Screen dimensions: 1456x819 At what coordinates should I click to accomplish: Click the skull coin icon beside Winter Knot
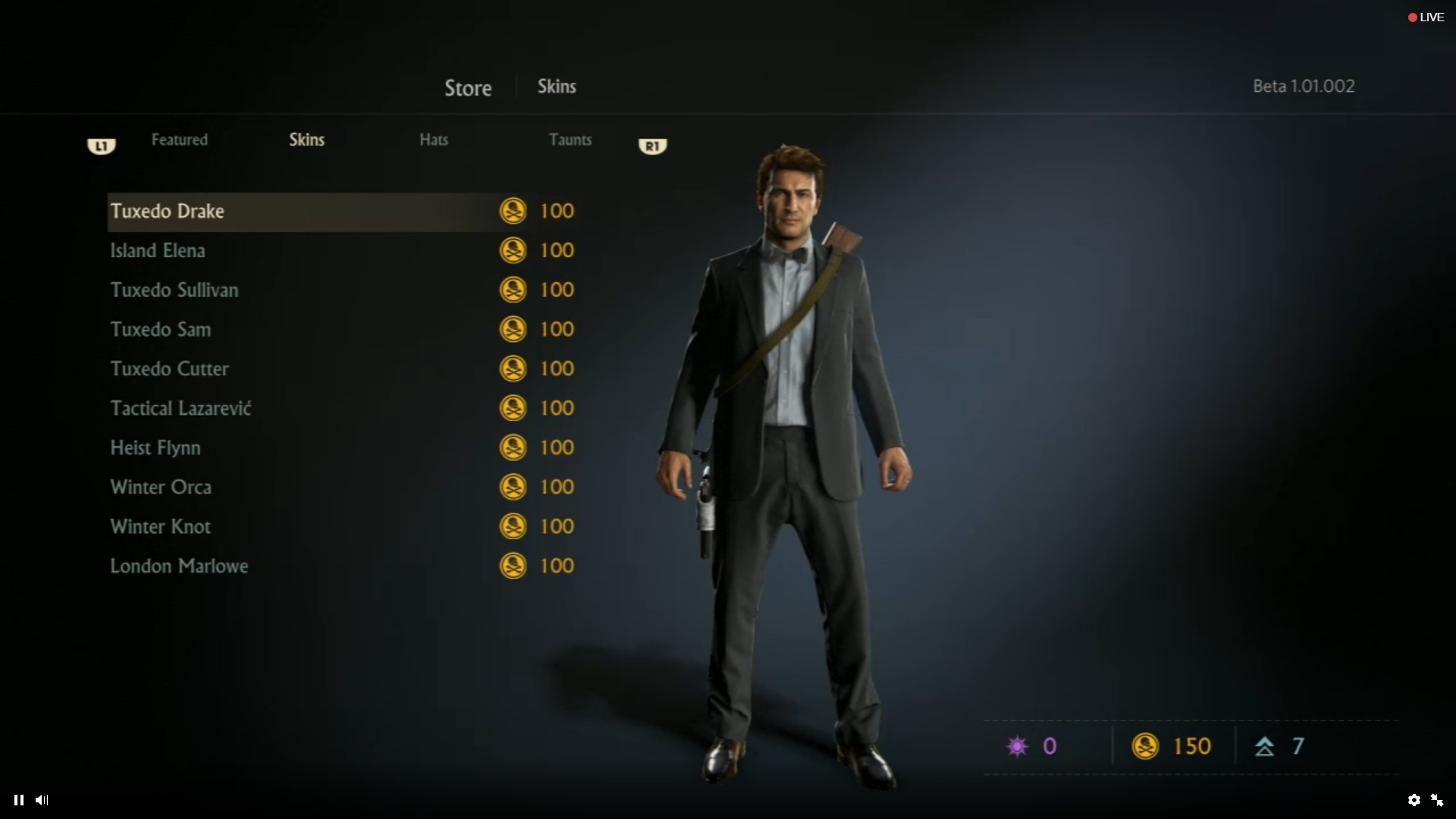514,526
